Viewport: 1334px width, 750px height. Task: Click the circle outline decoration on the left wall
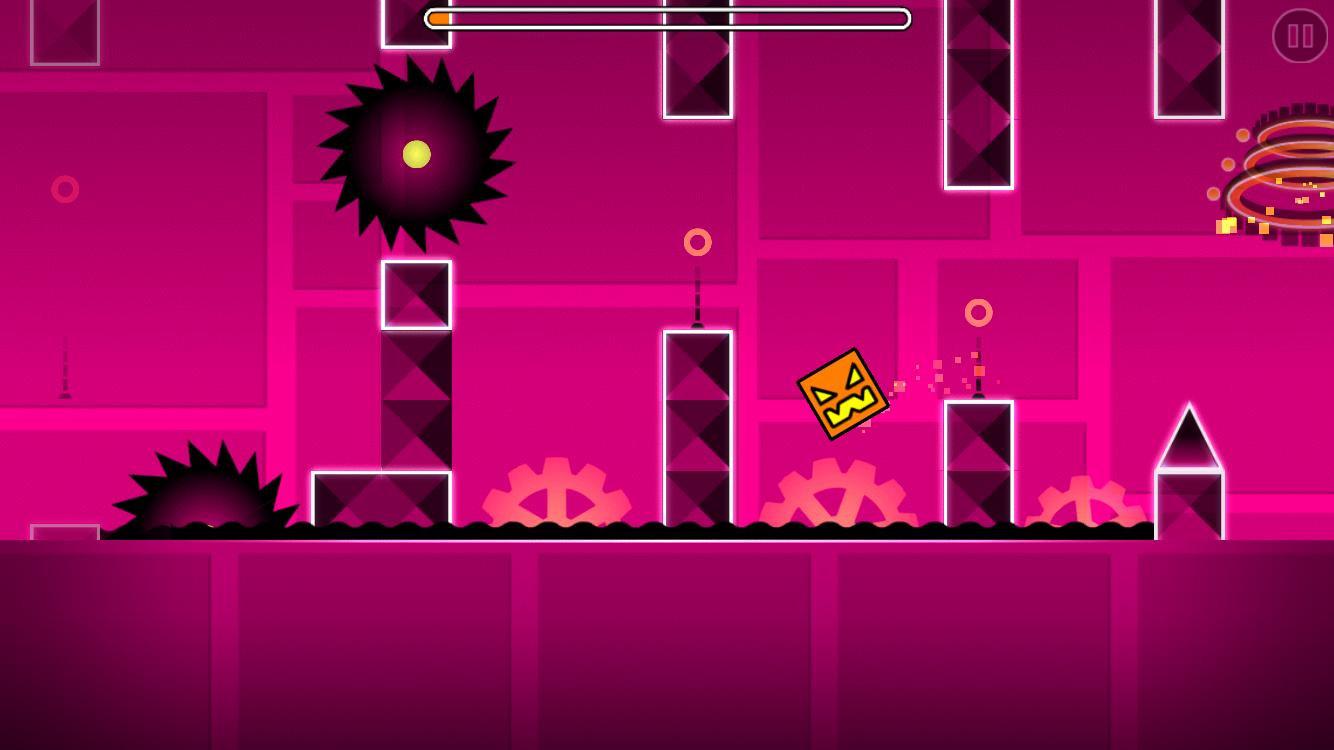(65, 189)
